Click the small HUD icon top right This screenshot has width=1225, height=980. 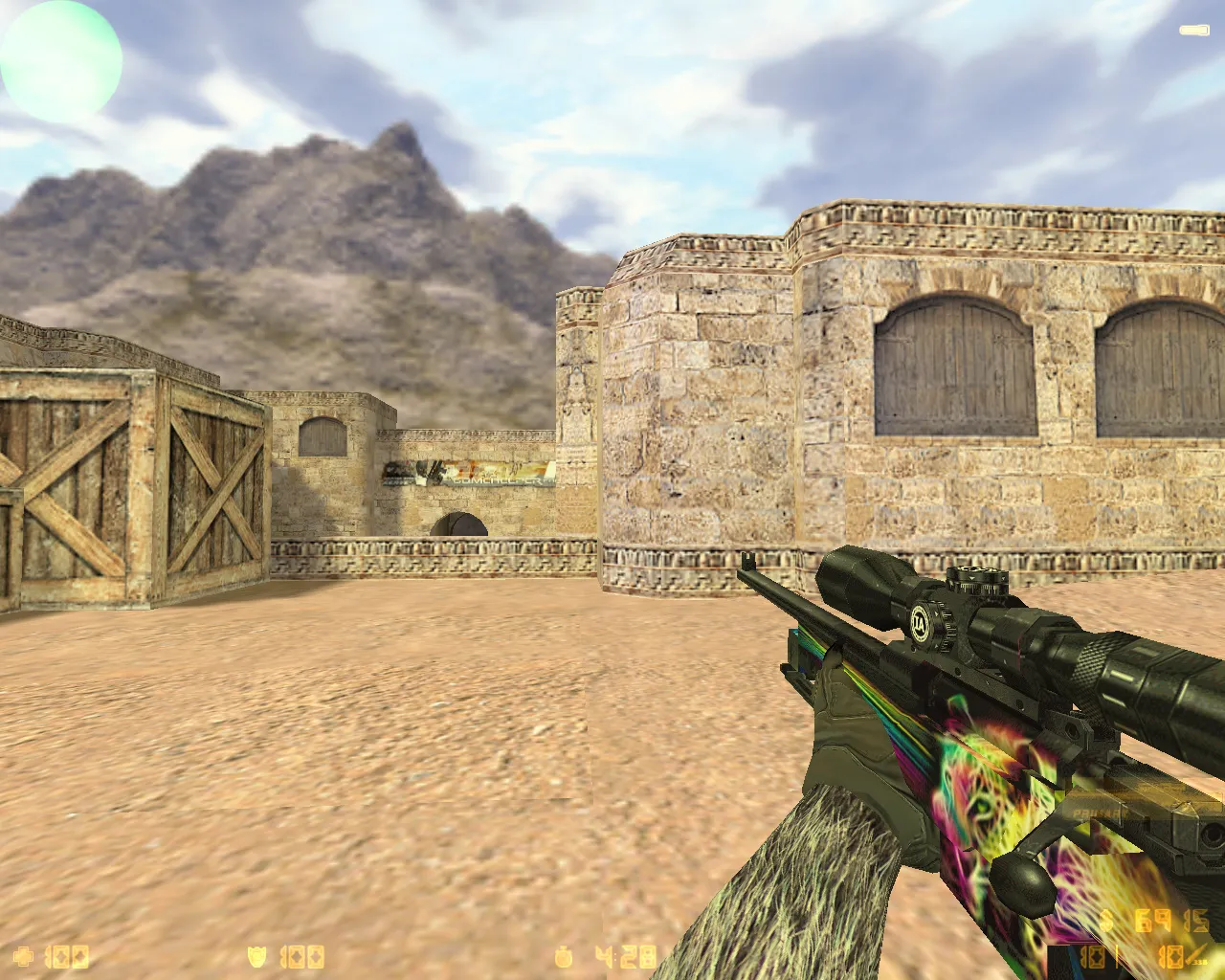(x=1196, y=29)
